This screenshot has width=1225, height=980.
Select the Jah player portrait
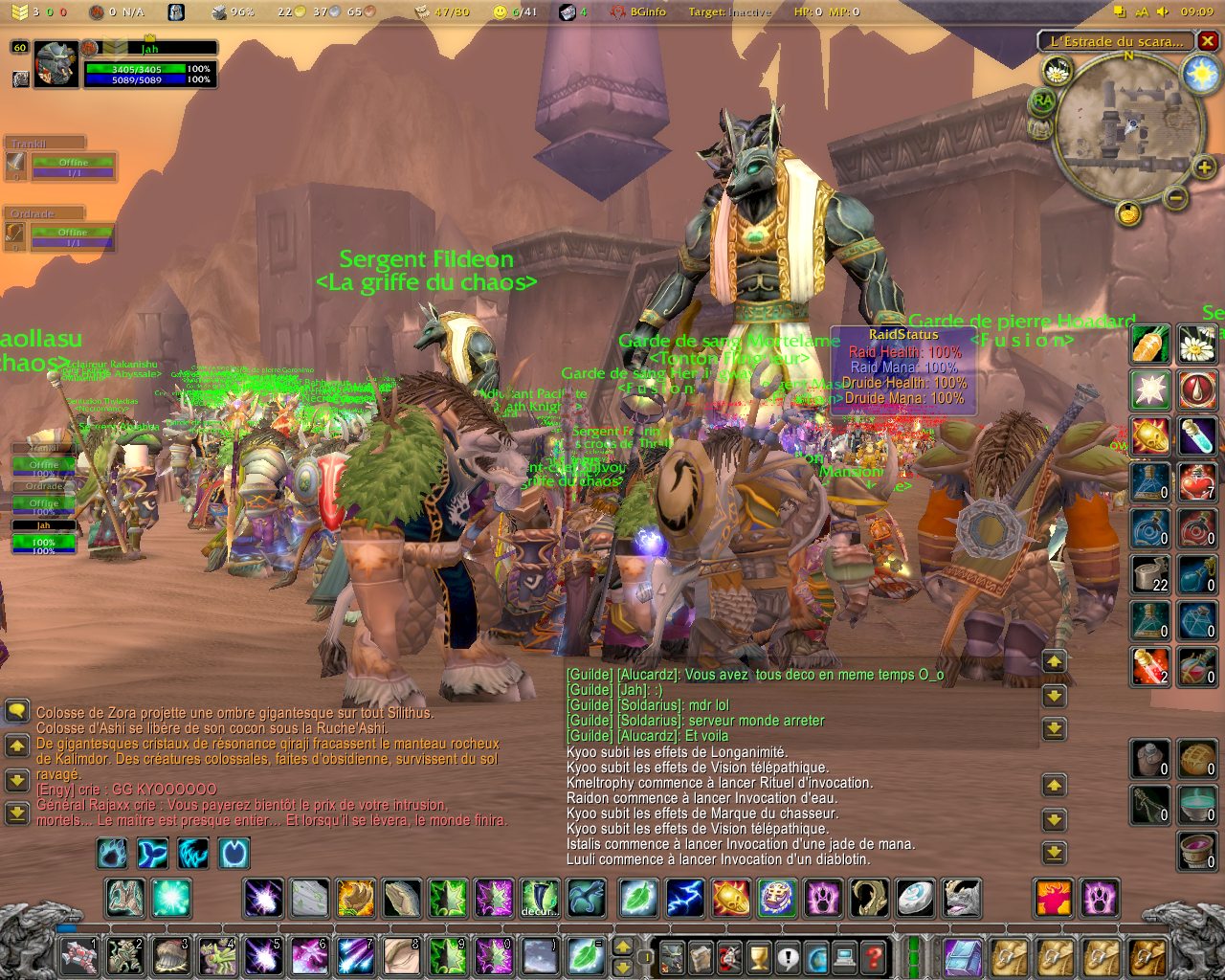click(56, 65)
